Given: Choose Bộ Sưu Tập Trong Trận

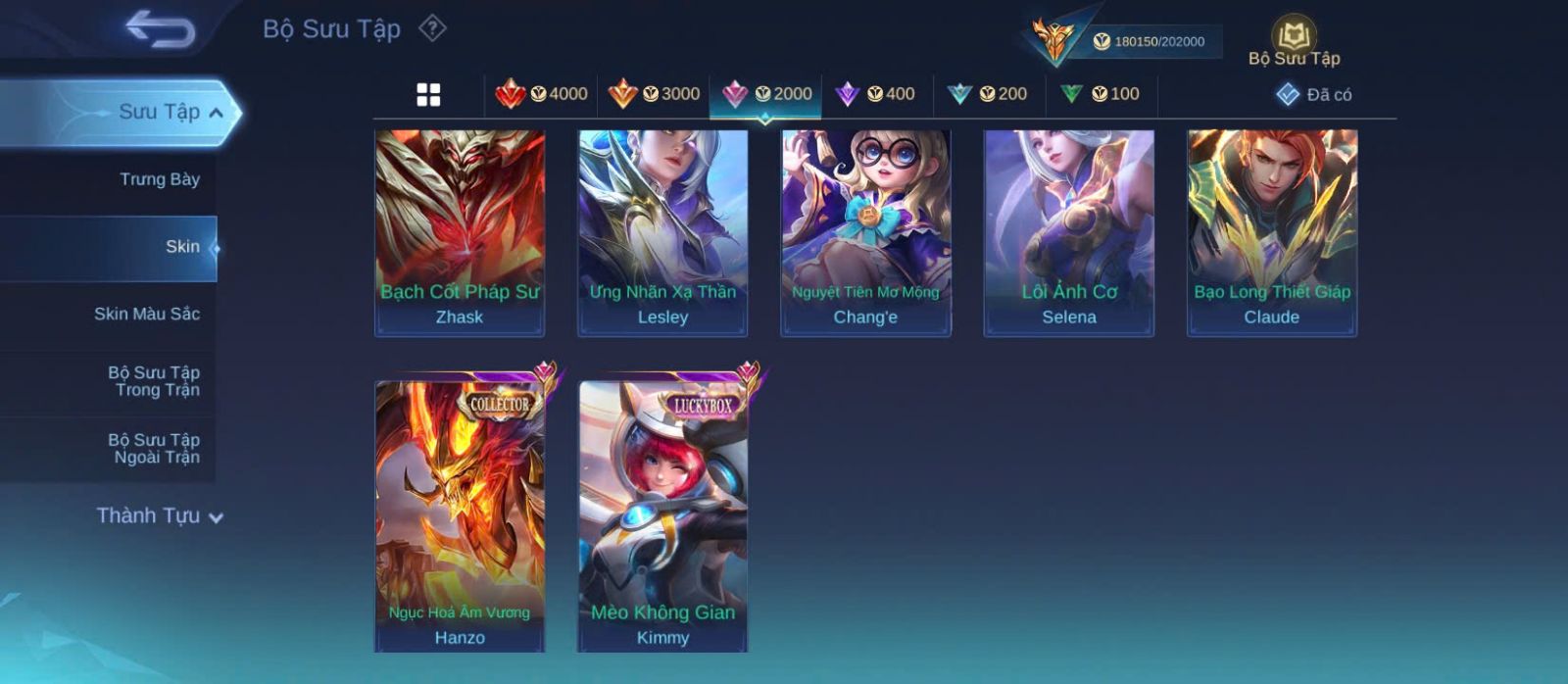Looking at the screenshot, I should (155, 381).
